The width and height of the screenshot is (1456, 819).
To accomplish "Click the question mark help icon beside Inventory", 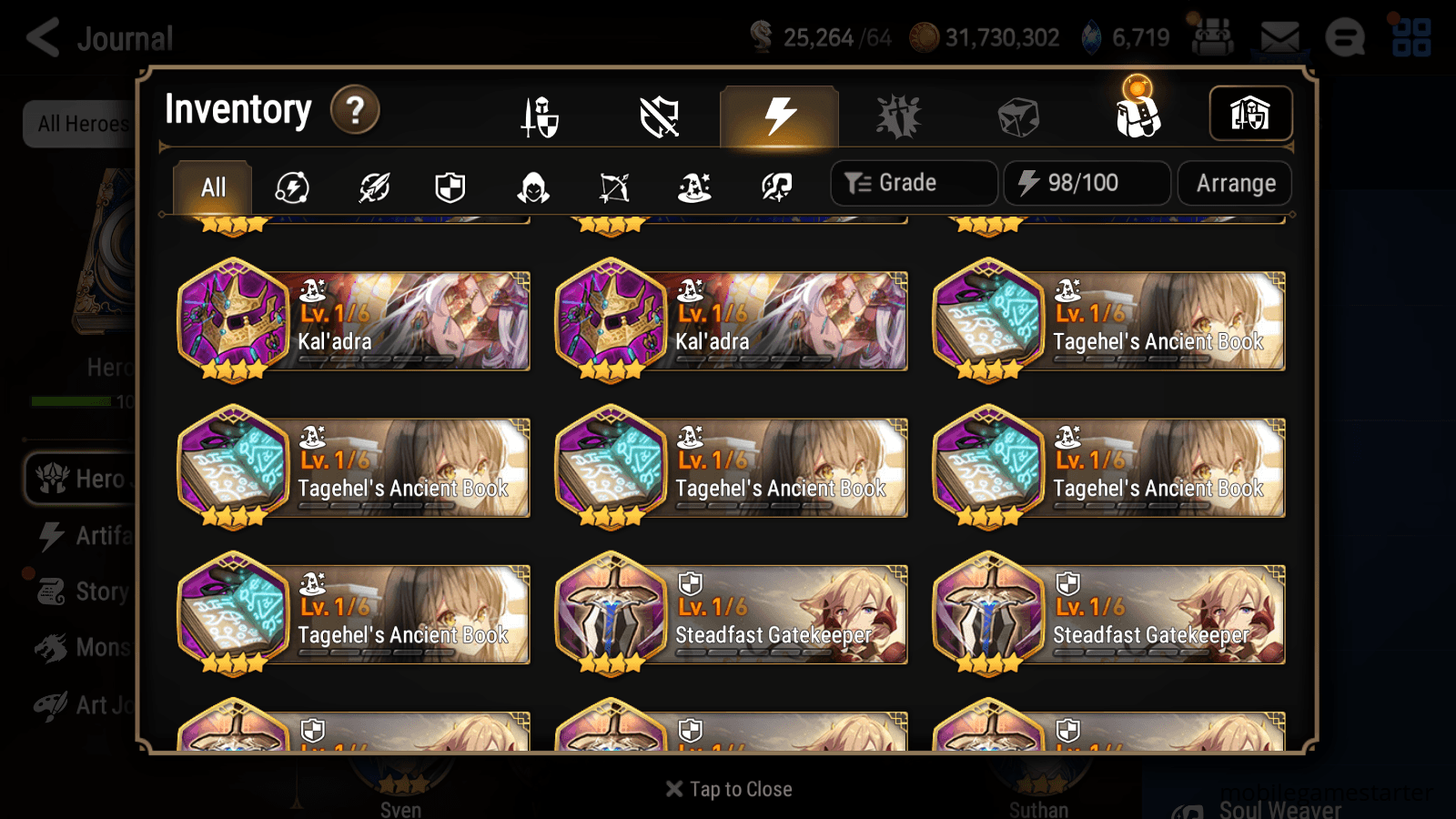I will click(x=354, y=111).
